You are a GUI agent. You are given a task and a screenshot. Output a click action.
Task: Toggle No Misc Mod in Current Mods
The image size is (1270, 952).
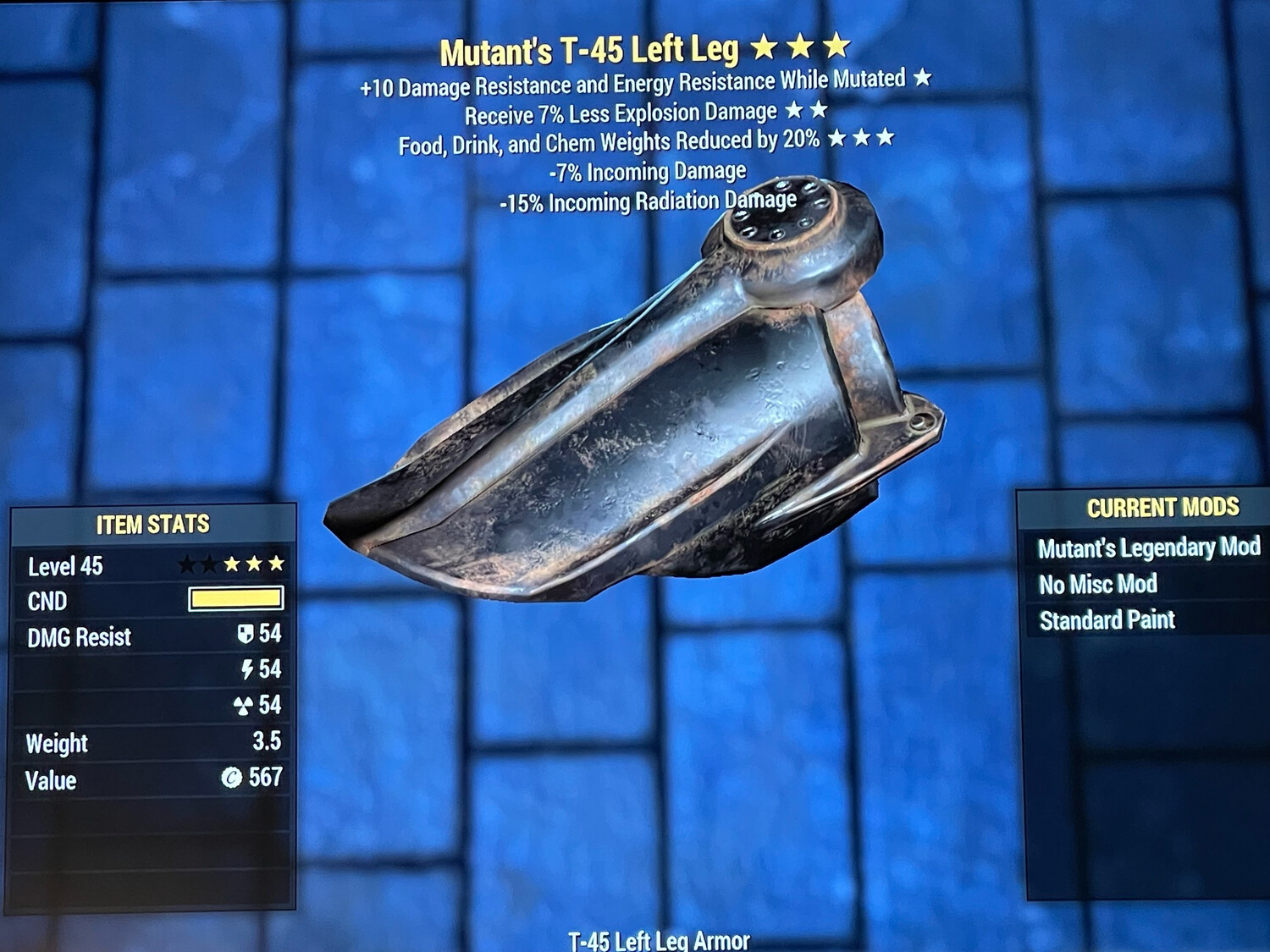[x=1097, y=585]
